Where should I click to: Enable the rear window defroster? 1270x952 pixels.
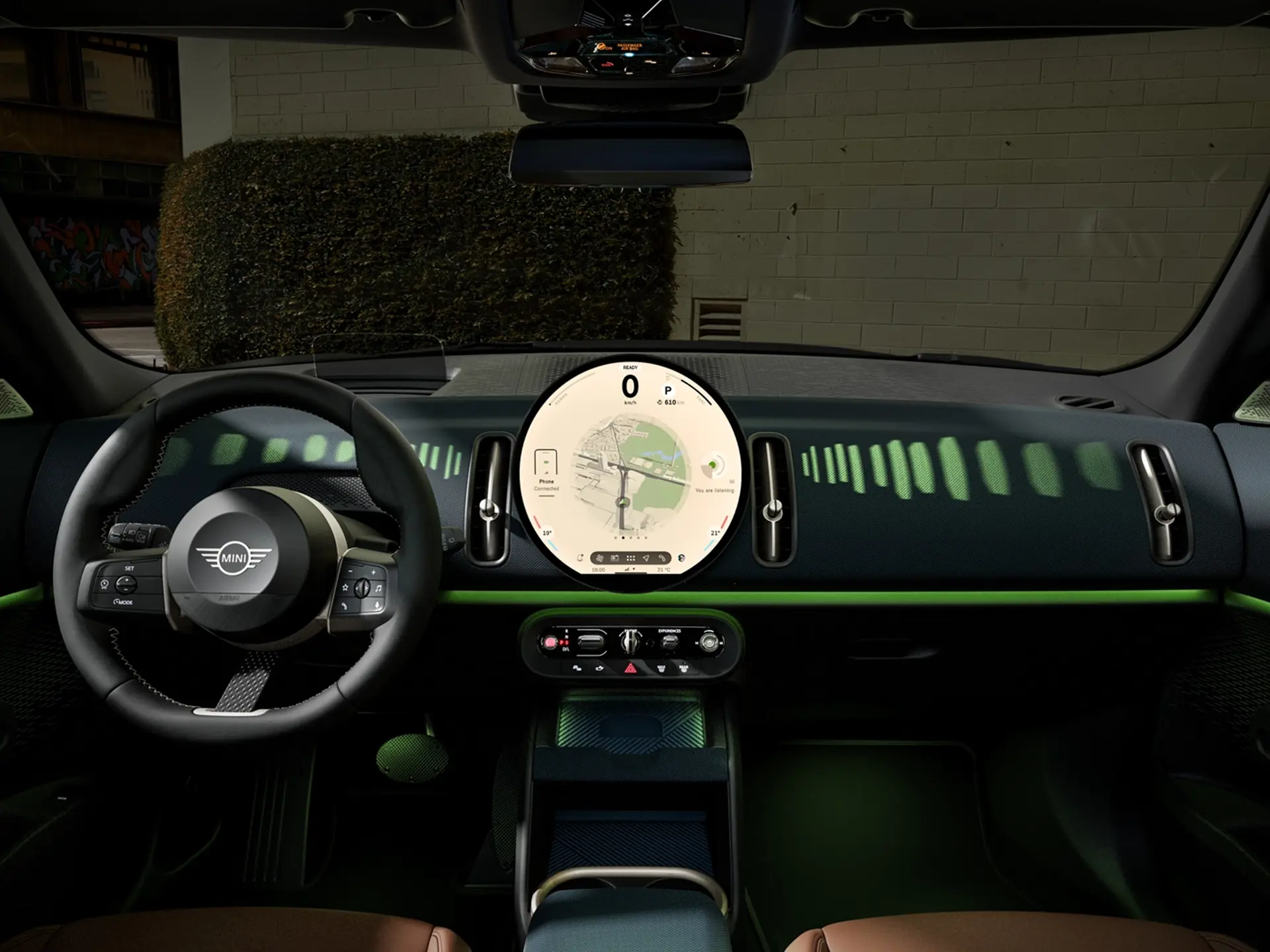pyautogui.click(x=683, y=668)
